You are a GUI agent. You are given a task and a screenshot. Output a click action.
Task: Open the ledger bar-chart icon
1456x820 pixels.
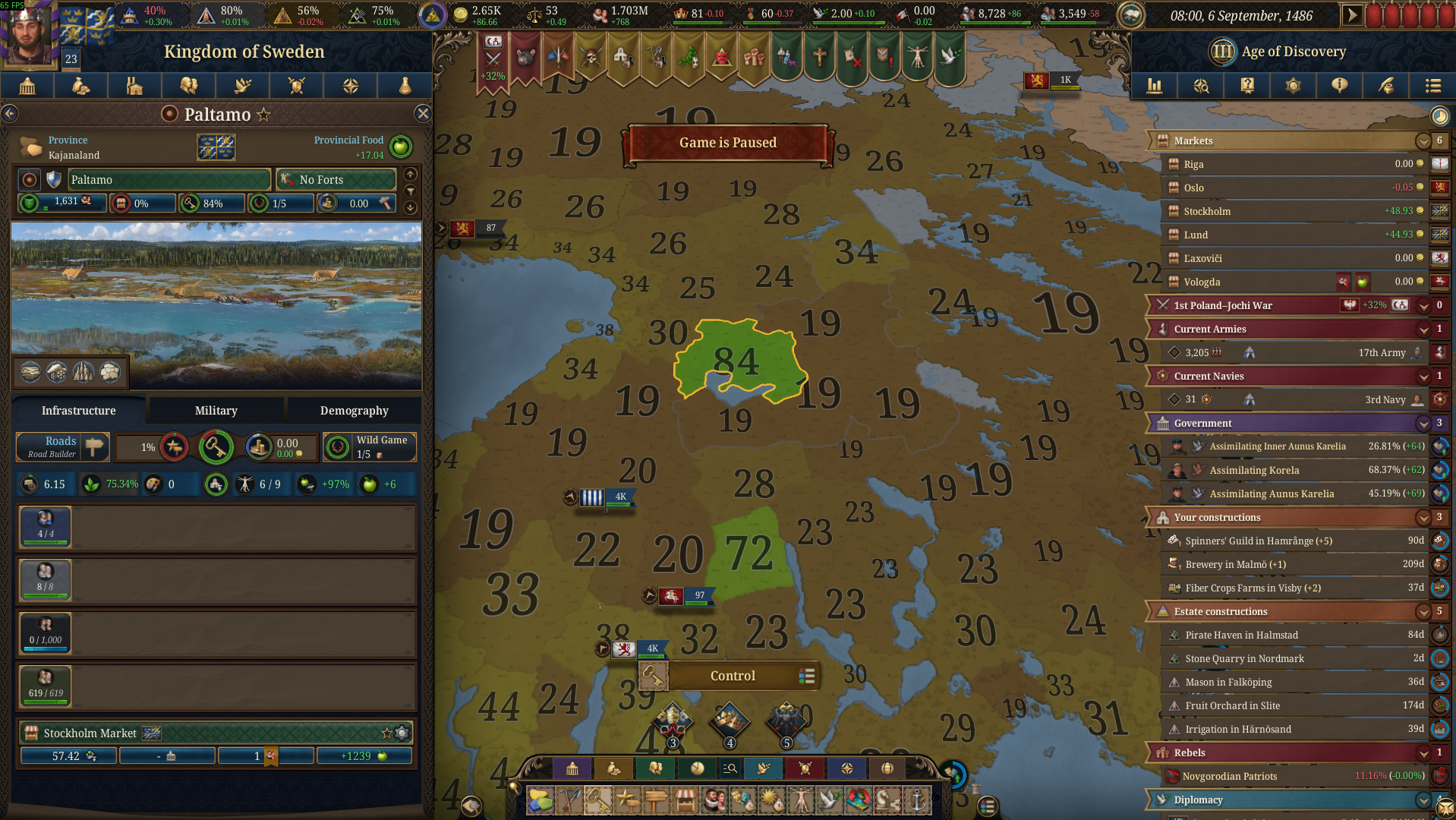point(1155,86)
